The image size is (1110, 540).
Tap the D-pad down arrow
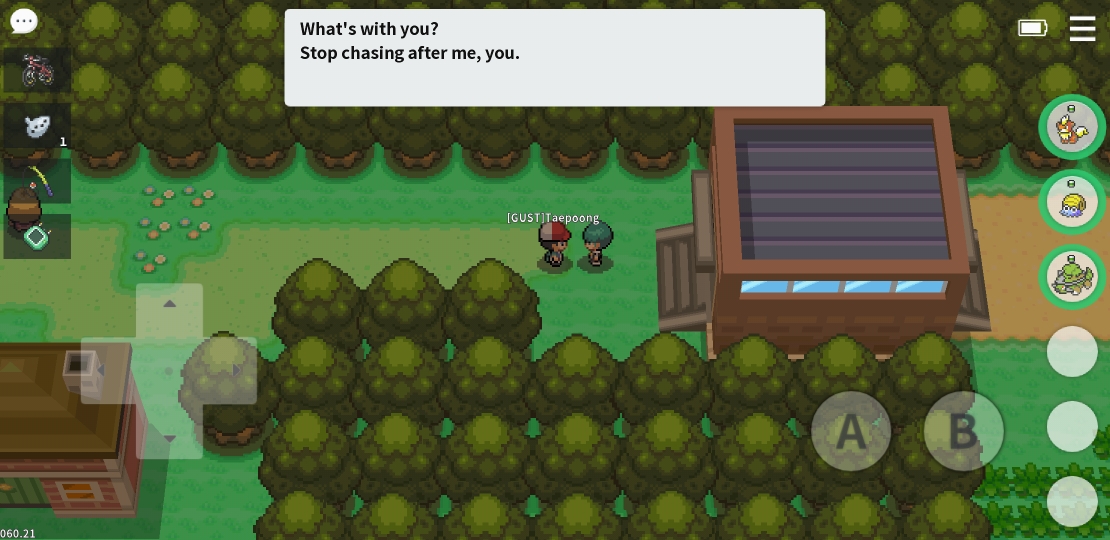(x=169, y=438)
